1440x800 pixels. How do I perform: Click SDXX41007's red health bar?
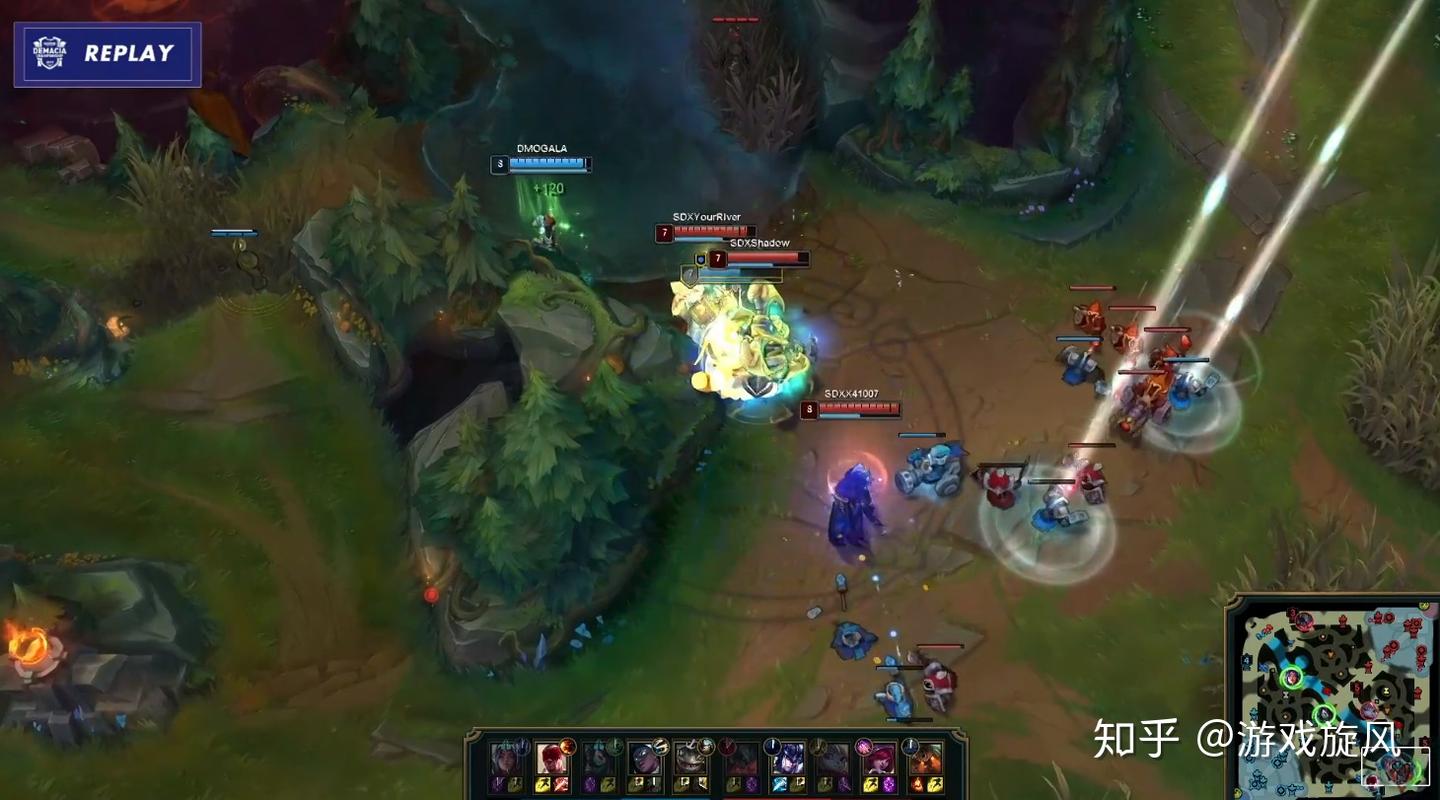[862, 408]
